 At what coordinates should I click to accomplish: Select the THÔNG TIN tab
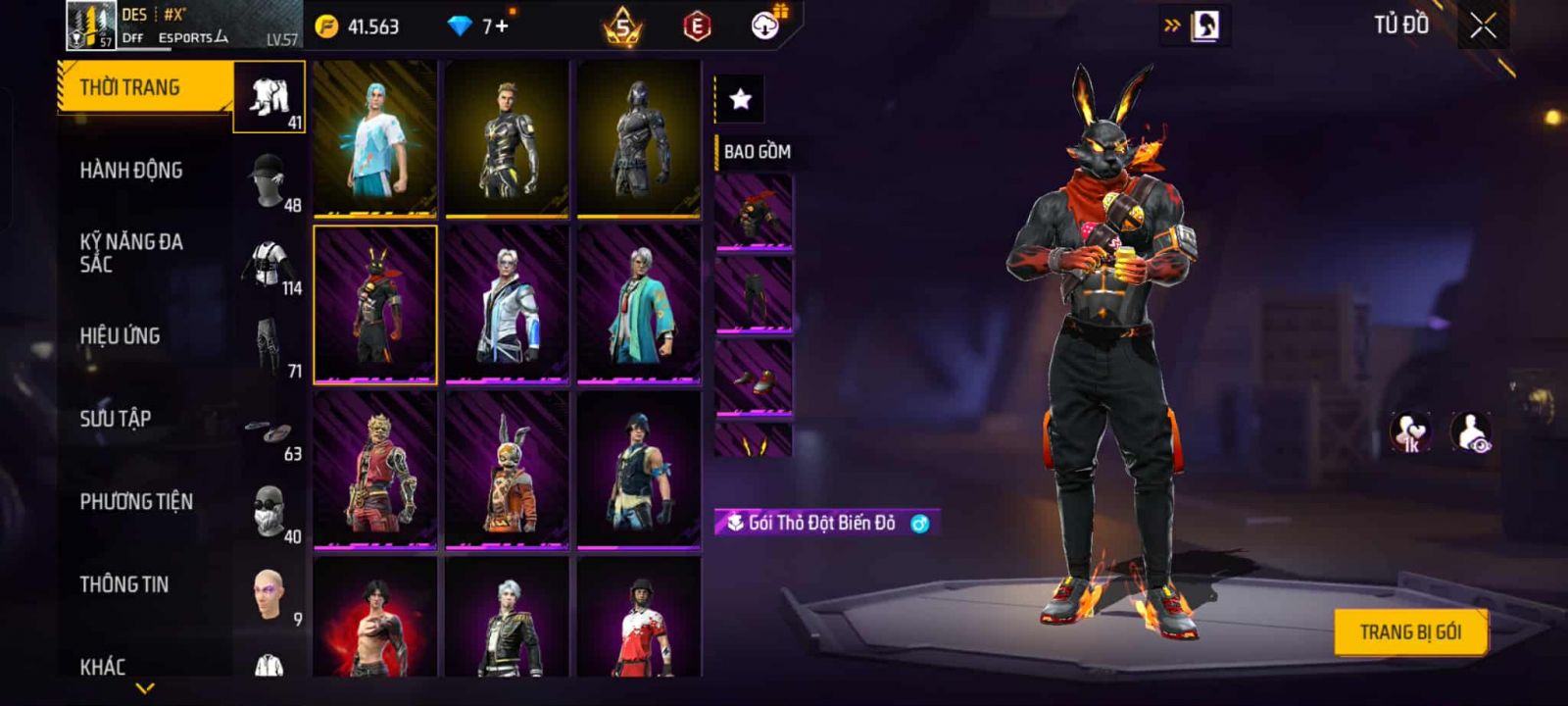point(124,584)
